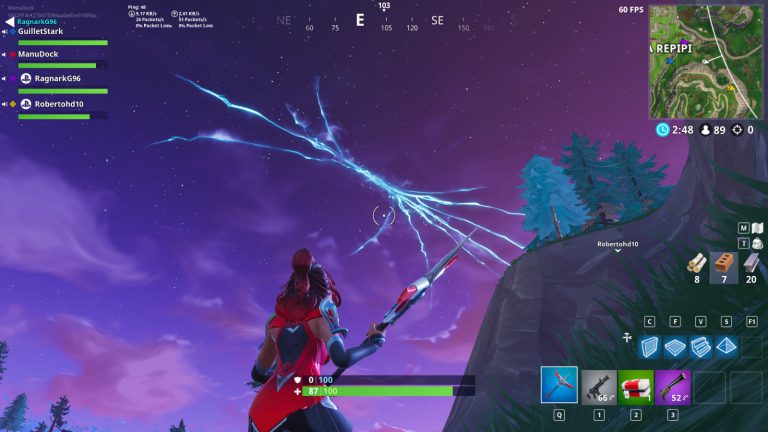
Task: Choose the stairs building piece
Action: tap(701, 346)
